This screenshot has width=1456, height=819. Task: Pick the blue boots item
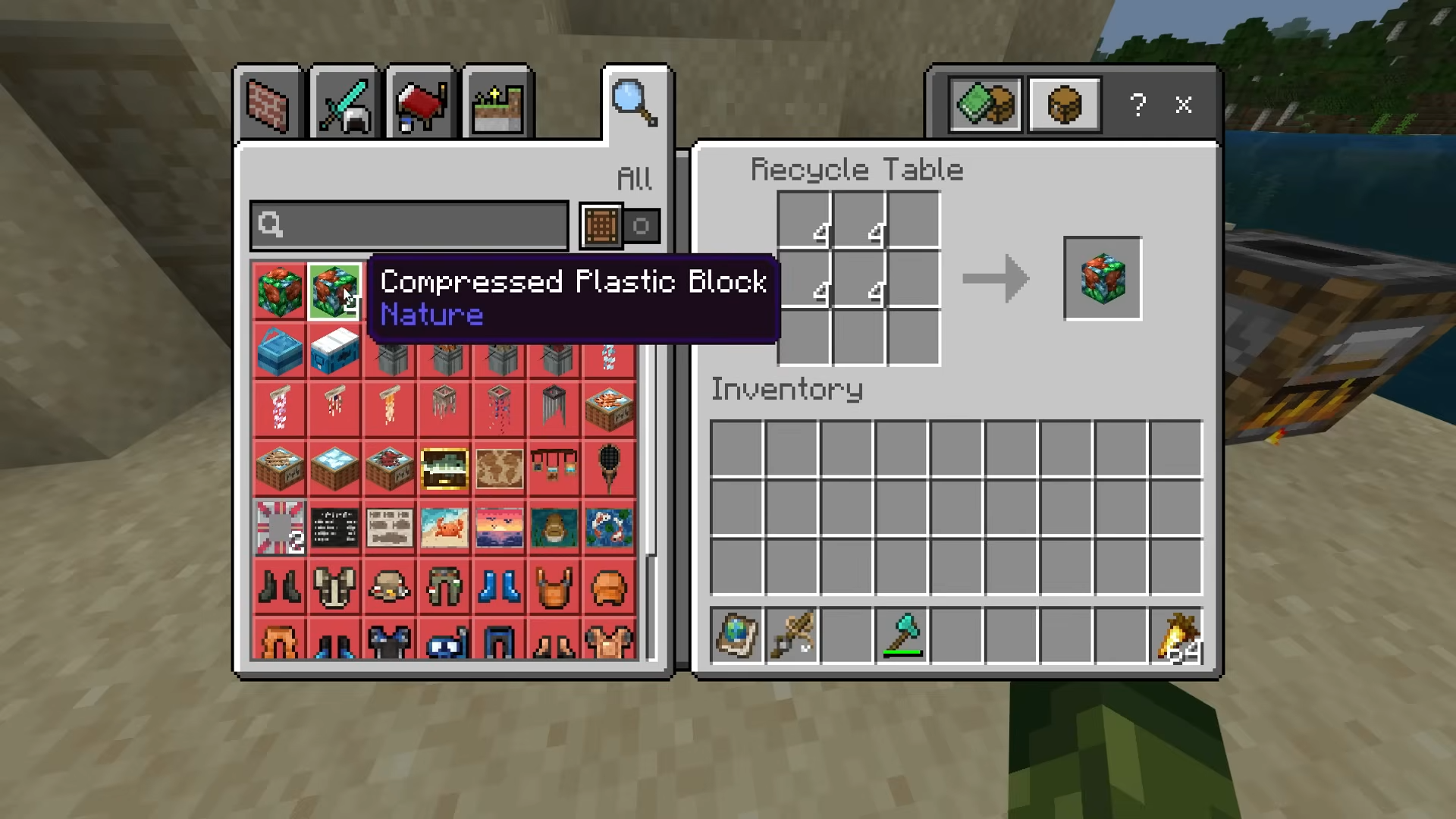pos(499,586)
